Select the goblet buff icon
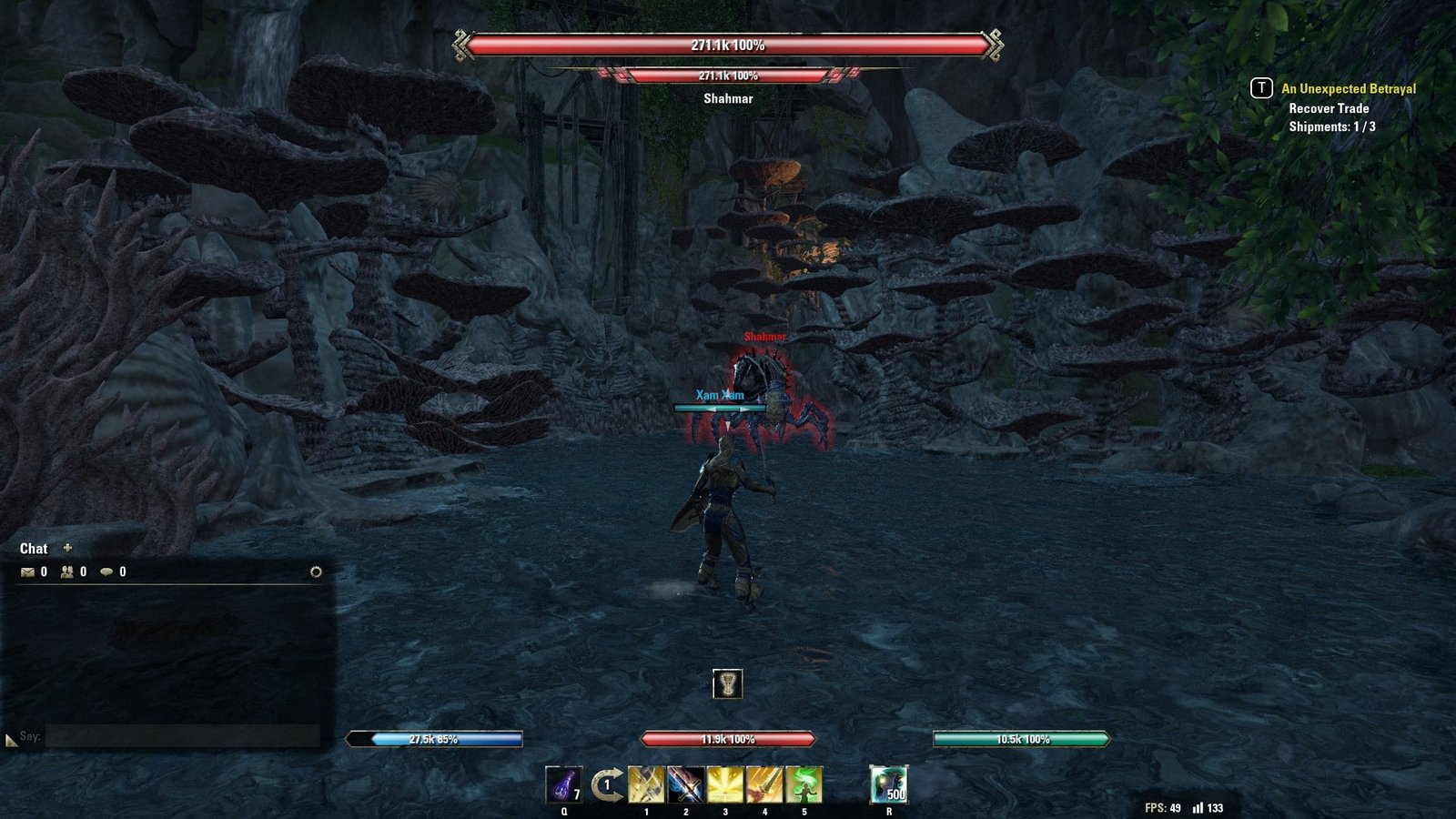This screenshot has height=819, width=1456. [x=727, y=683]
